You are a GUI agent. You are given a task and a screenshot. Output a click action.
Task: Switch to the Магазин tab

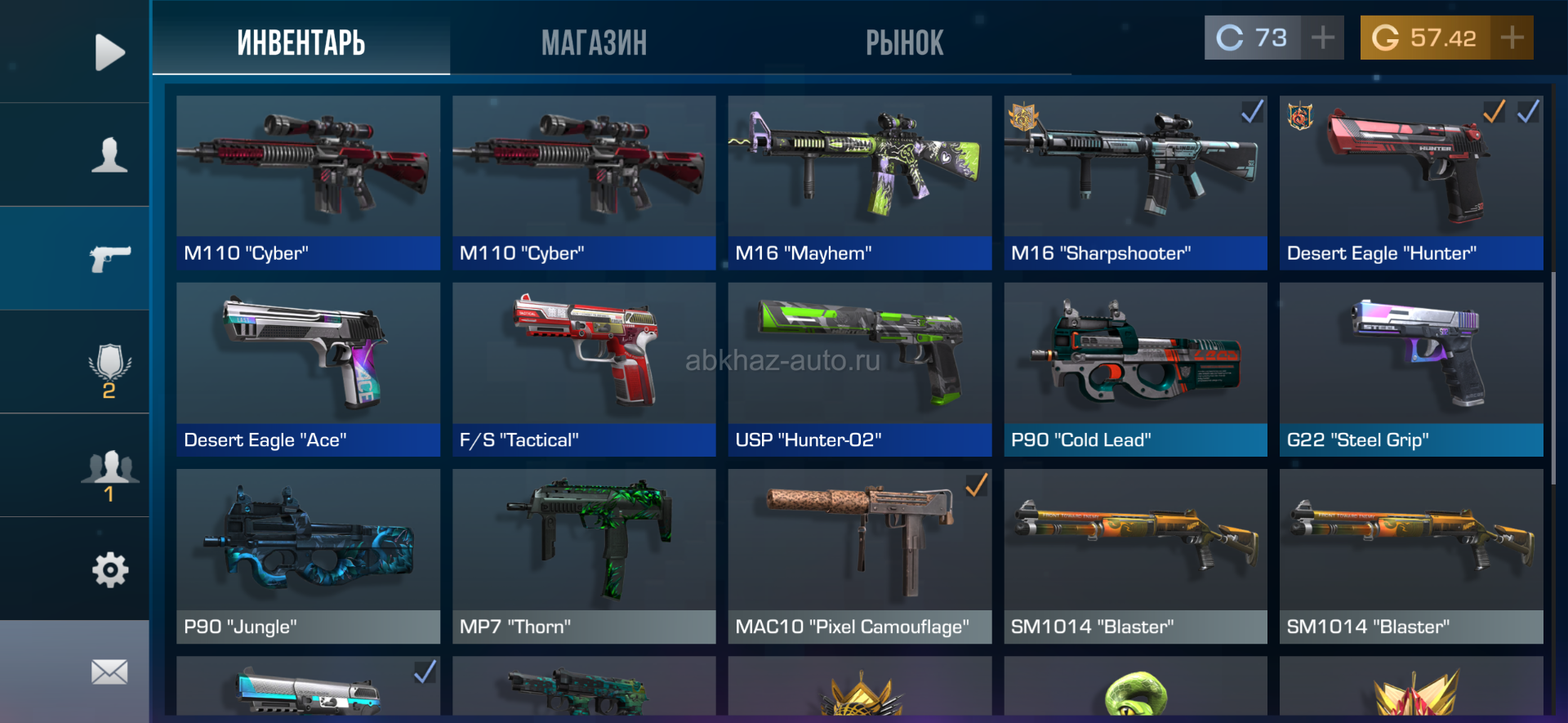[x=594, y=42]
